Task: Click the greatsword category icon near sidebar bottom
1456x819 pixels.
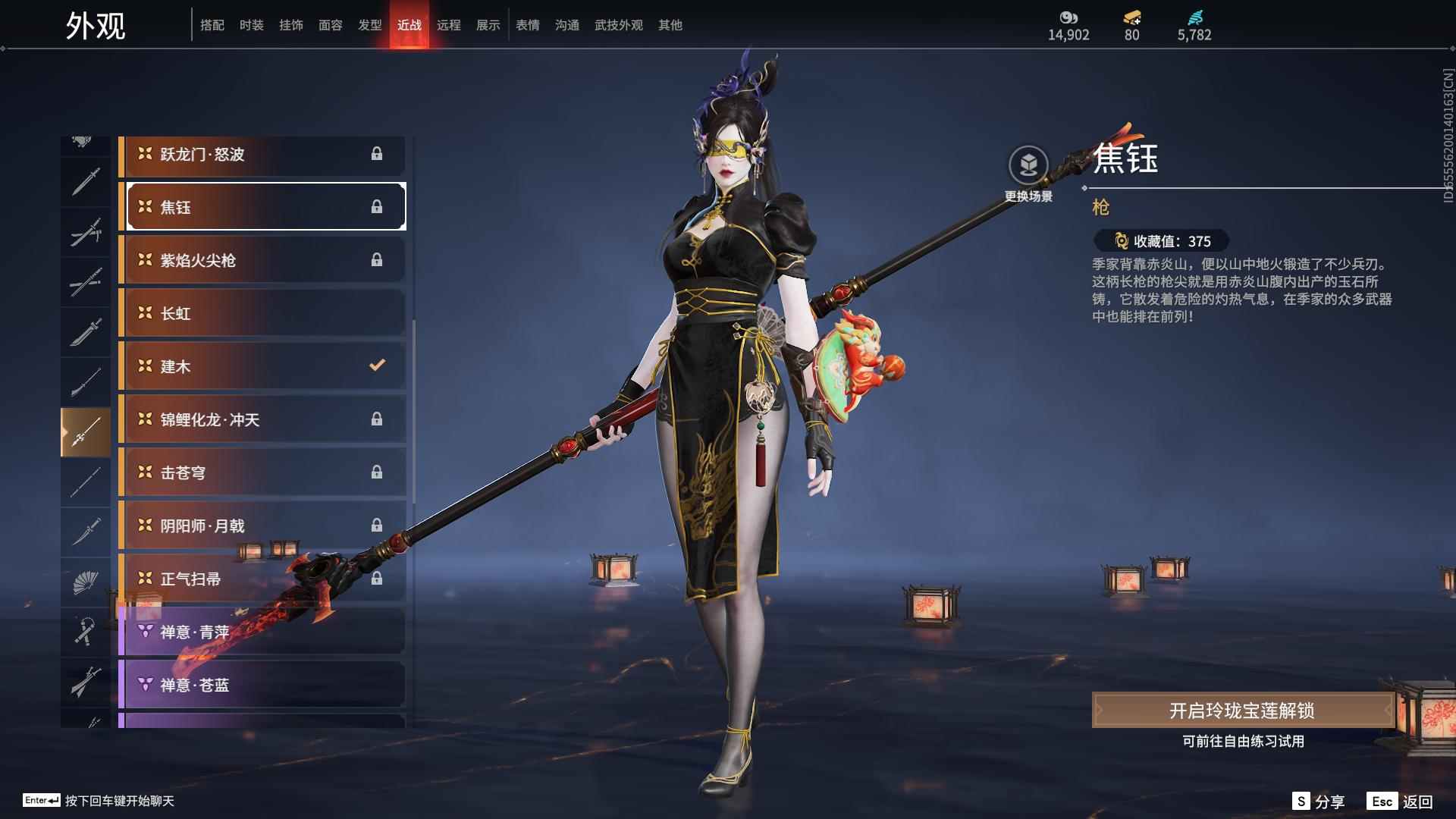Action: tap(86, 681)
